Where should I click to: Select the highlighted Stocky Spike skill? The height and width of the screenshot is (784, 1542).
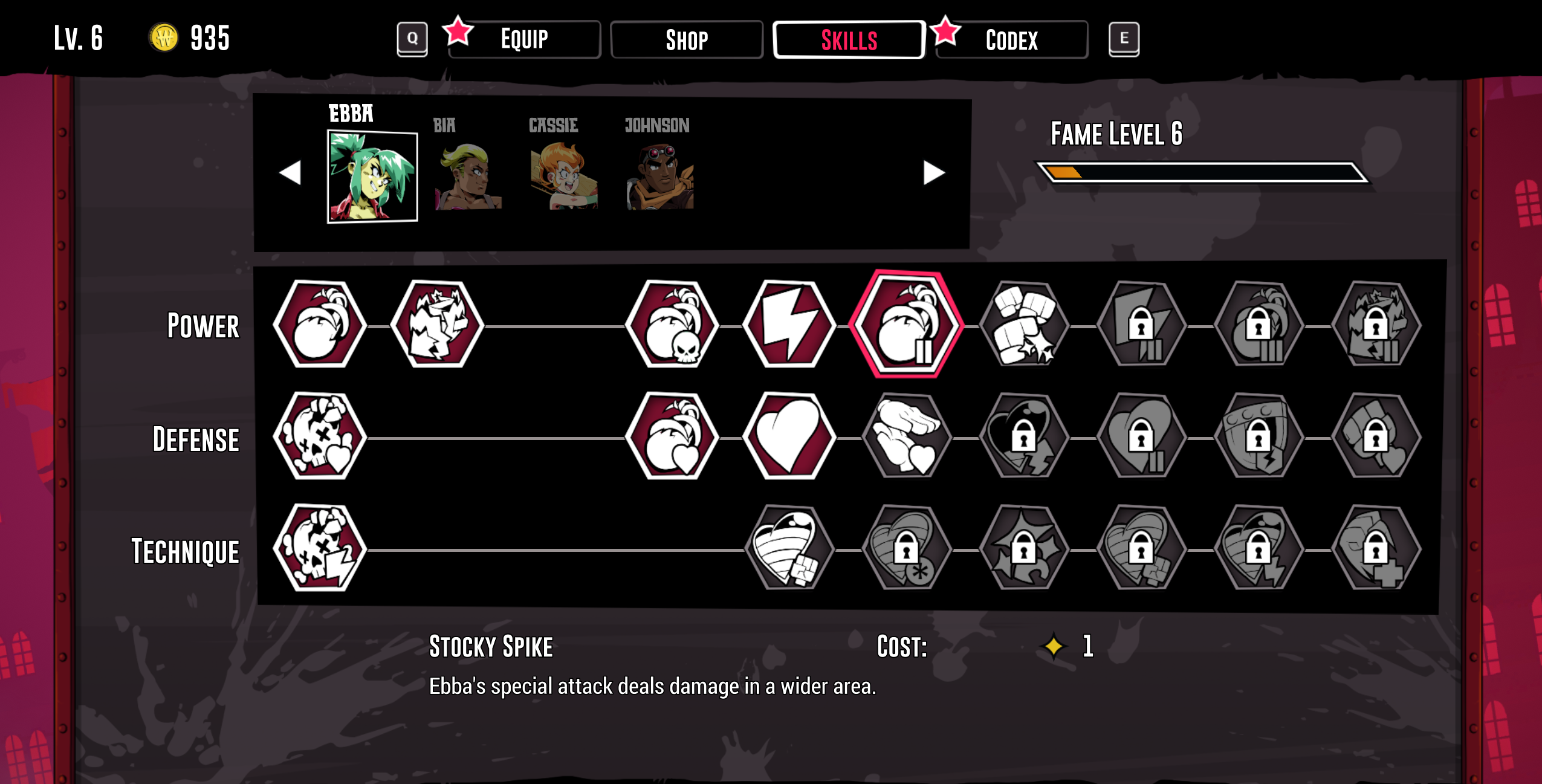[x=905, y=325]
